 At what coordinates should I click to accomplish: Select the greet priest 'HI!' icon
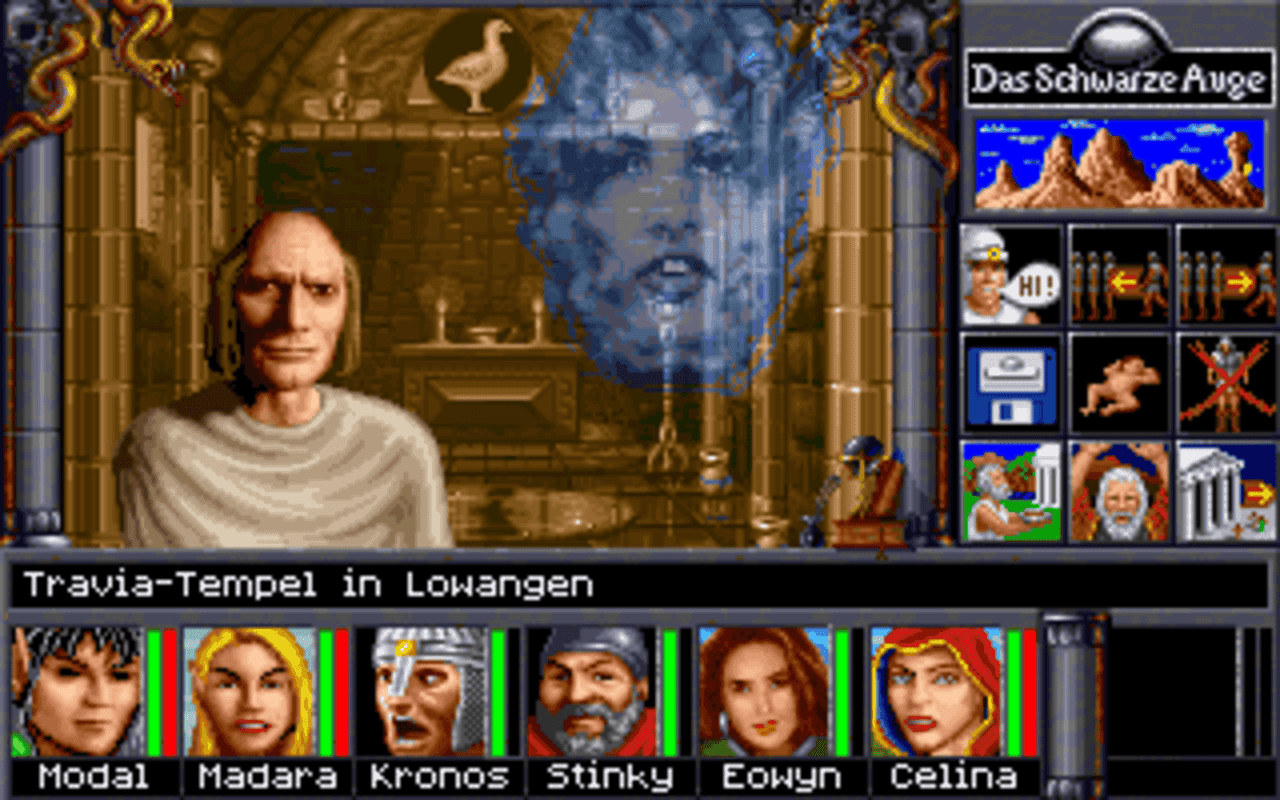(x=1009, y=278)
